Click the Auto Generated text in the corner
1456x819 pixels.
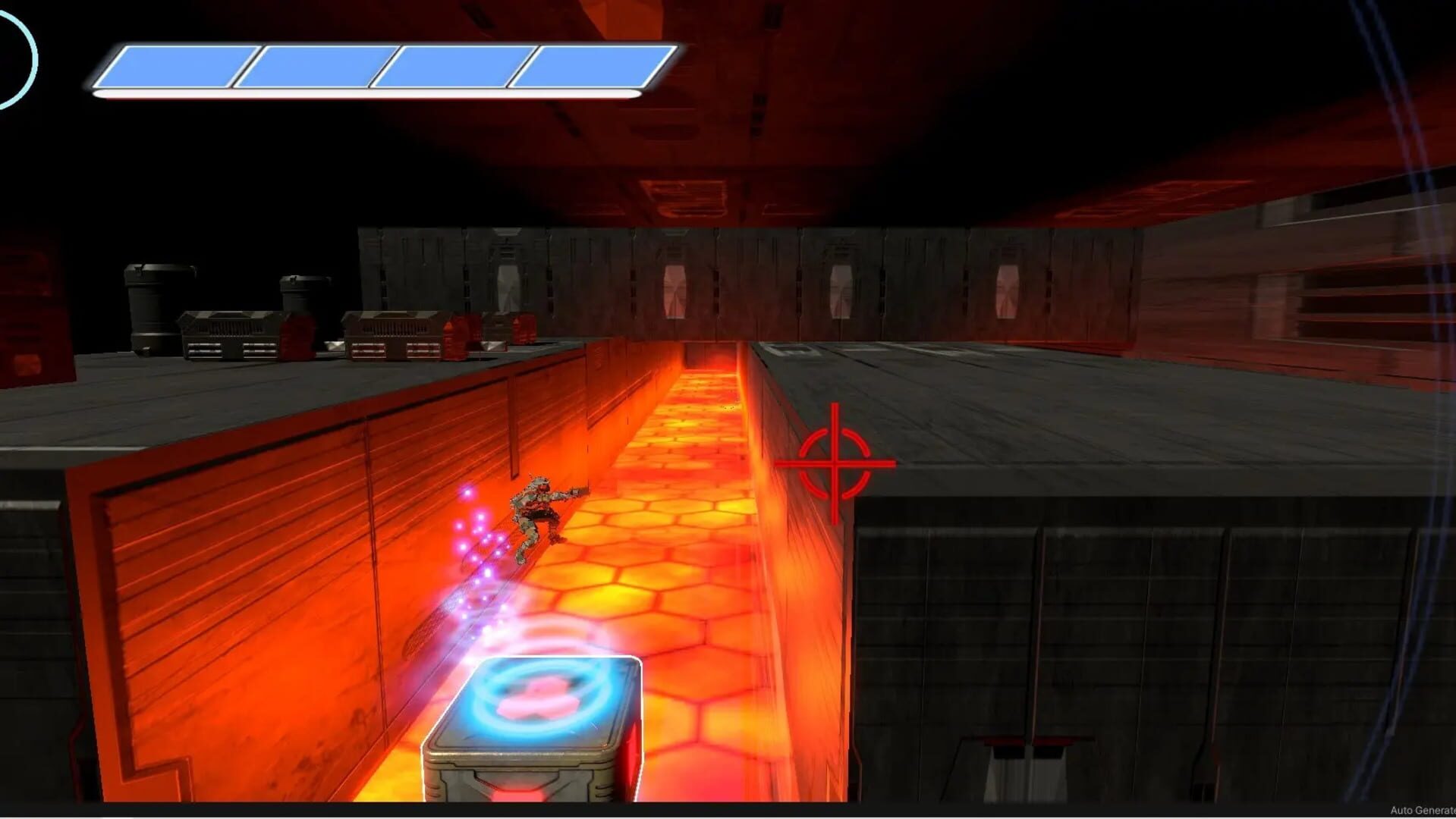[1426, 810]
